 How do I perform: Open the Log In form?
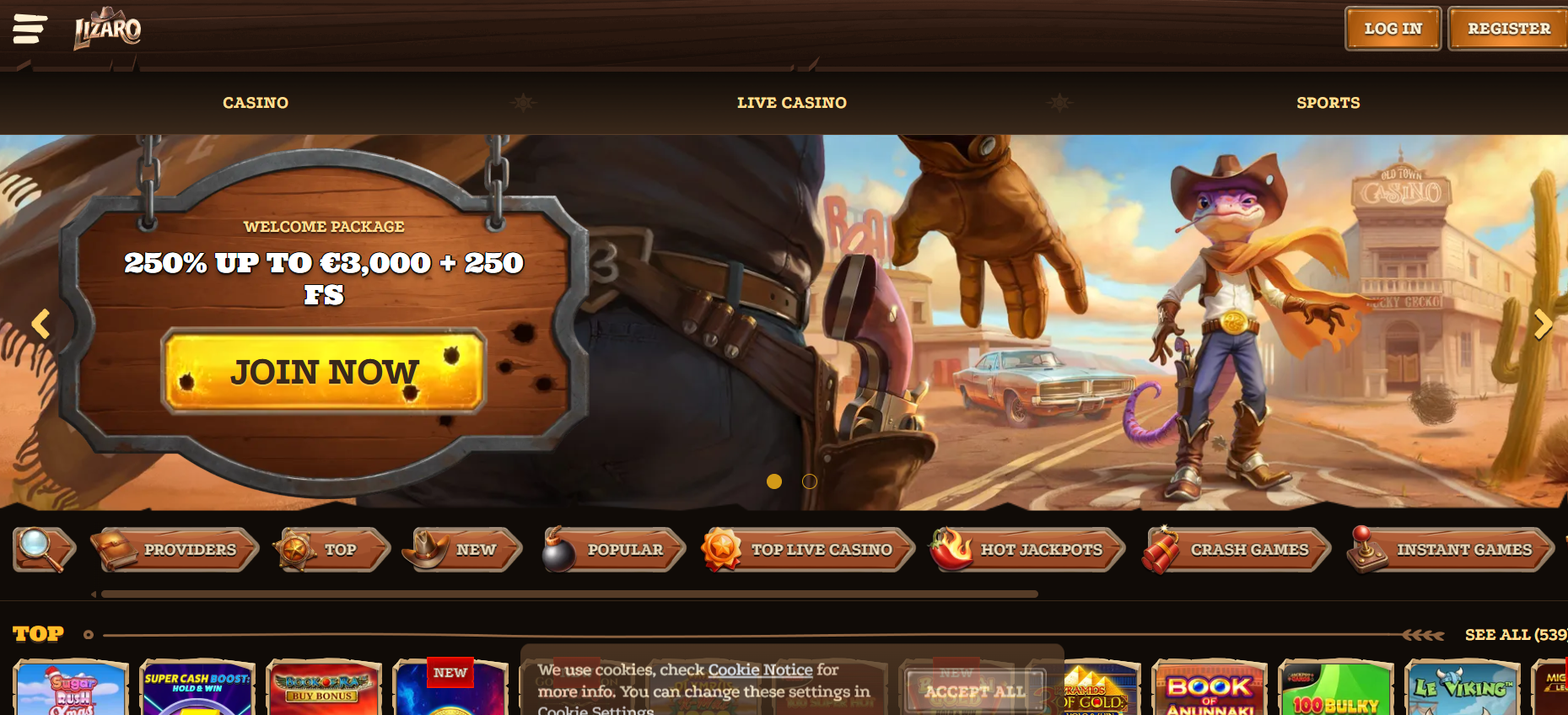coord(1393,29)
